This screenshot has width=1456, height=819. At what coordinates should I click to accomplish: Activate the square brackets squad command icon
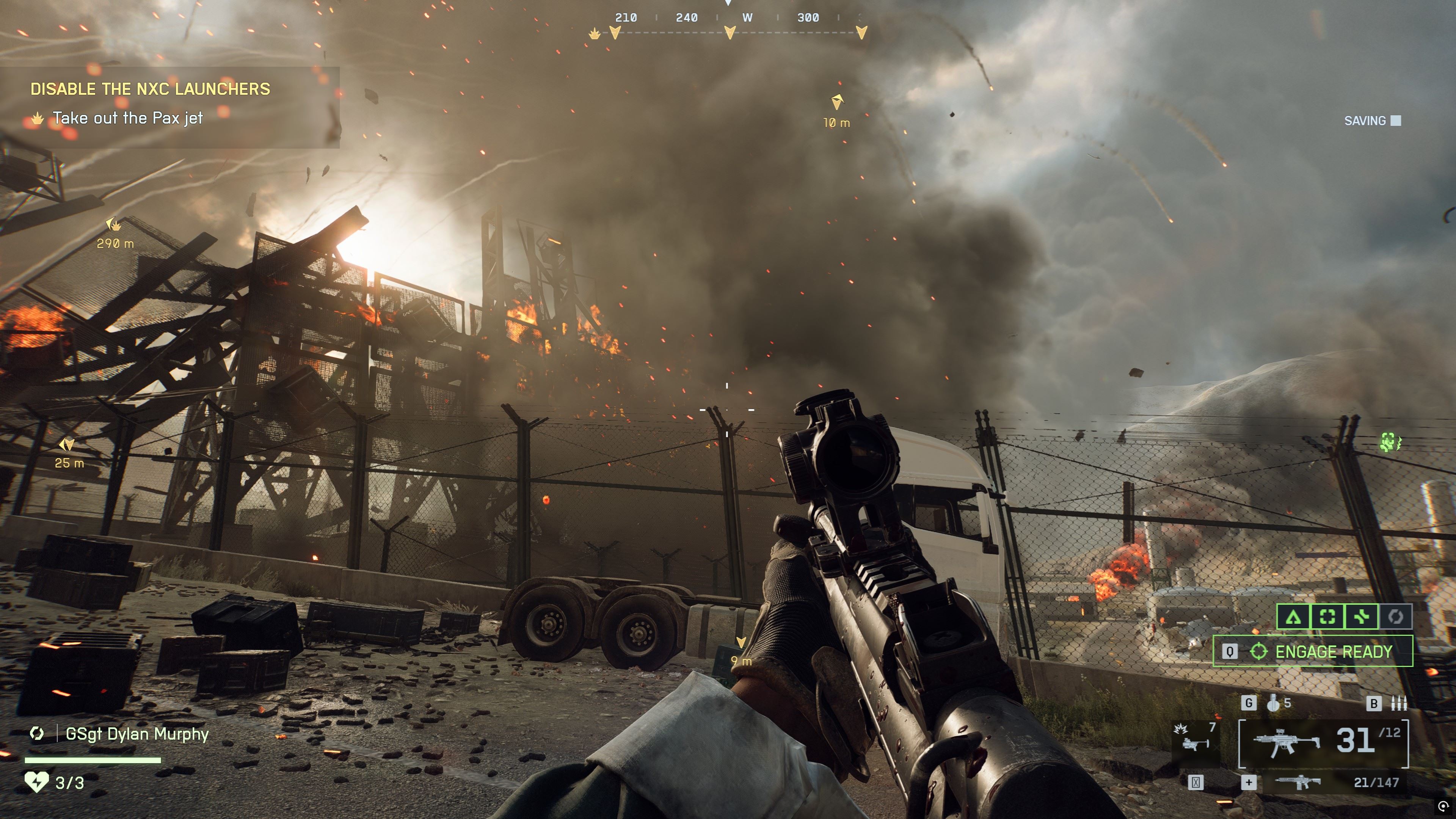[x=1327, y=617]
